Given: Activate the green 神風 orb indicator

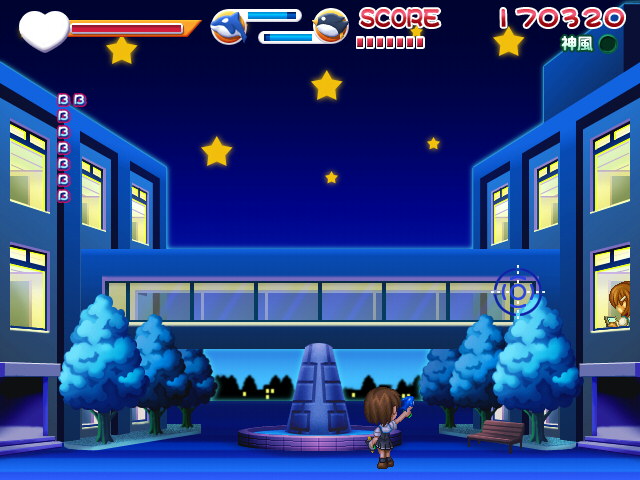Looking at the screenshot, I should [x=607, y=44].
